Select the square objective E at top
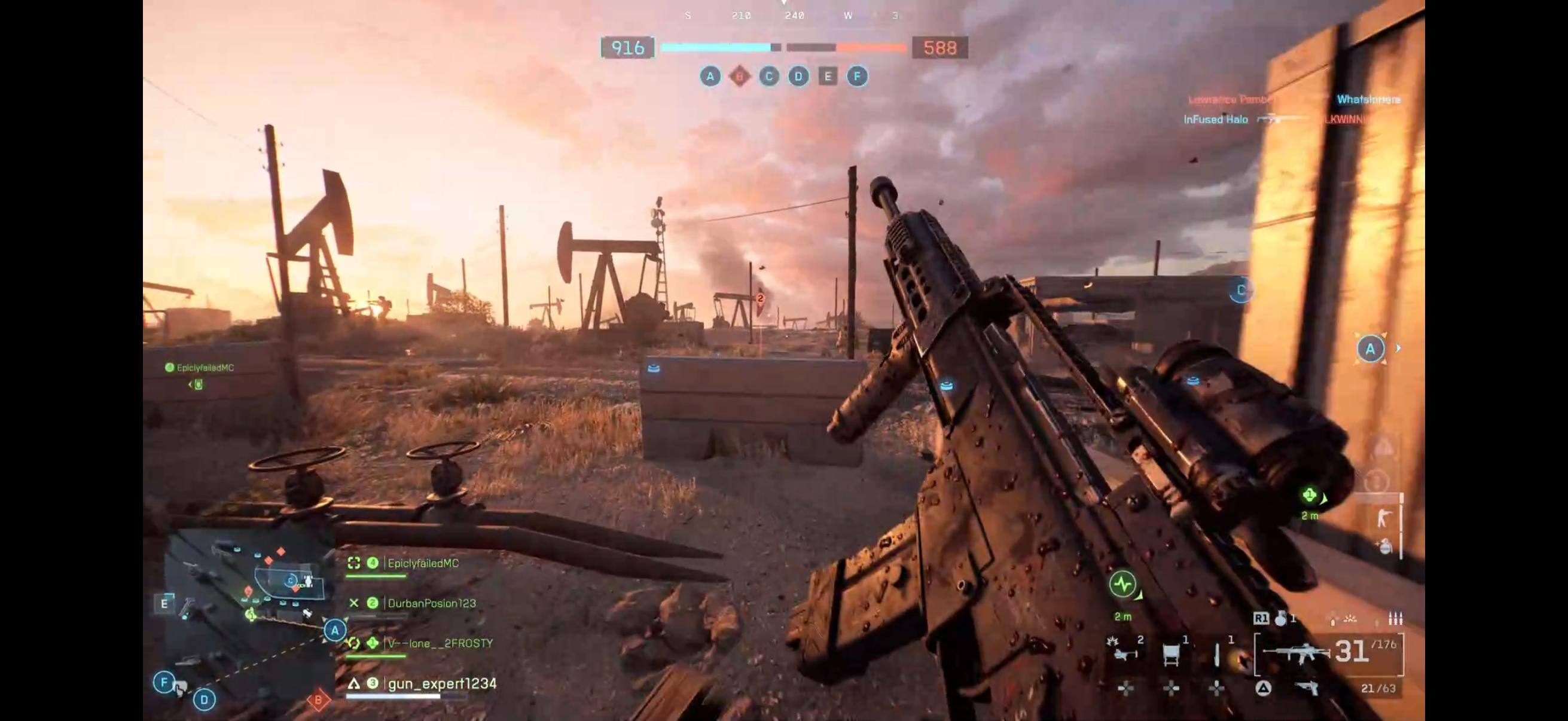The image size is (1568, 721). [x=827, y=77]
